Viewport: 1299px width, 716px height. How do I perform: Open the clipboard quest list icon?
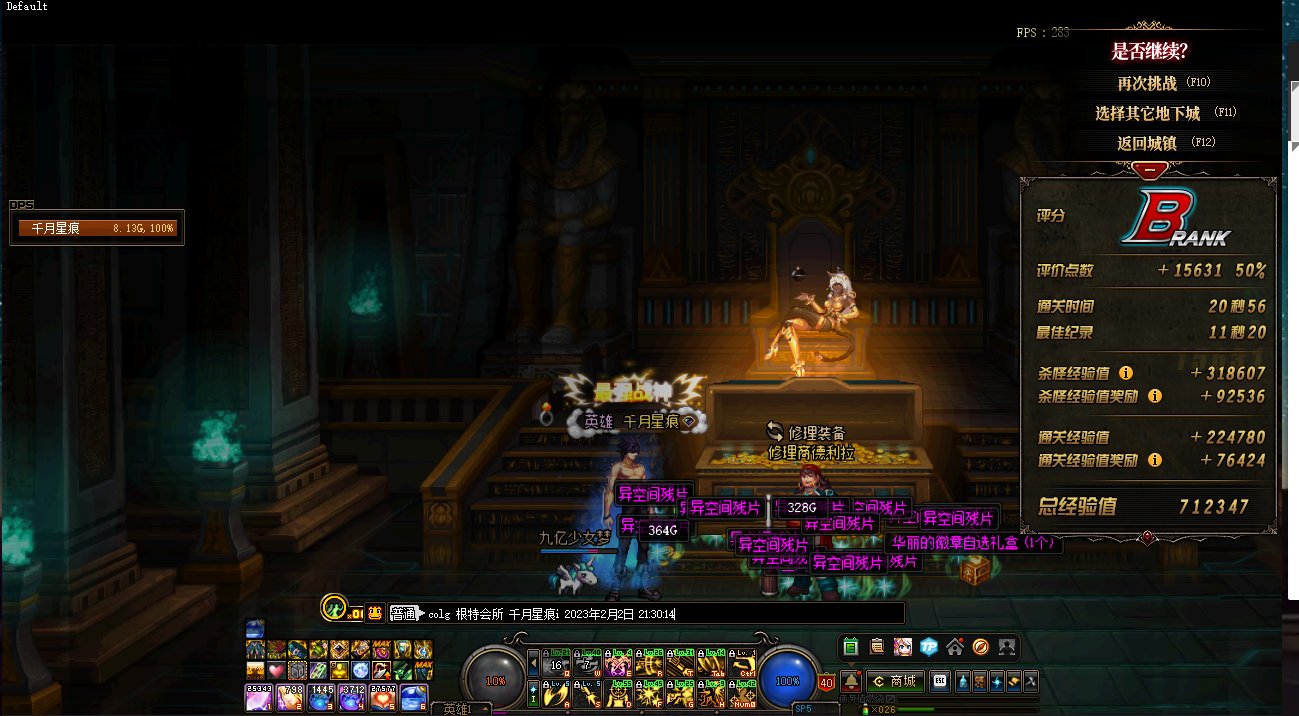pos(877,647)
